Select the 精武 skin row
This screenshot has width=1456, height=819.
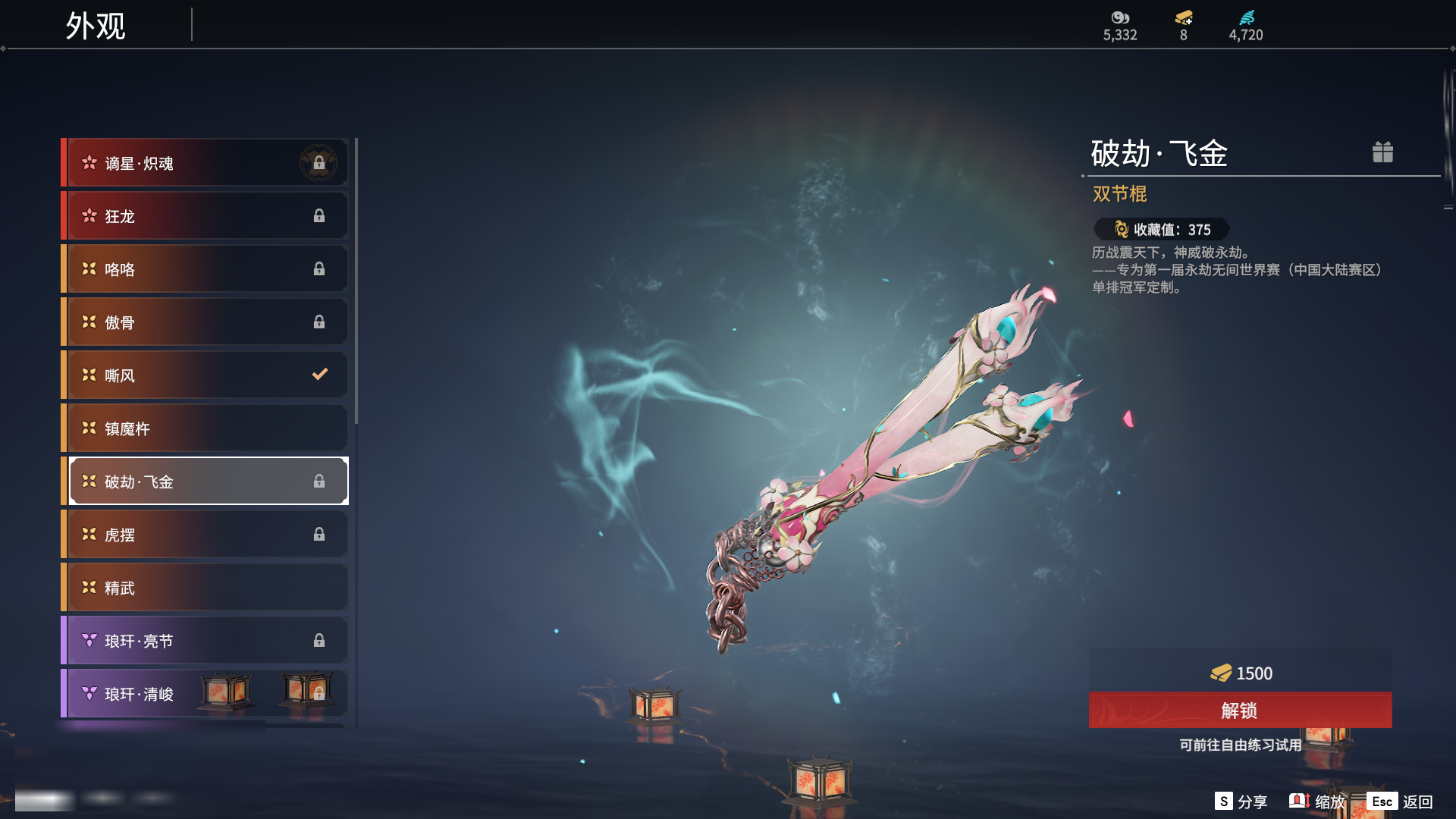(x=205, y=588)
